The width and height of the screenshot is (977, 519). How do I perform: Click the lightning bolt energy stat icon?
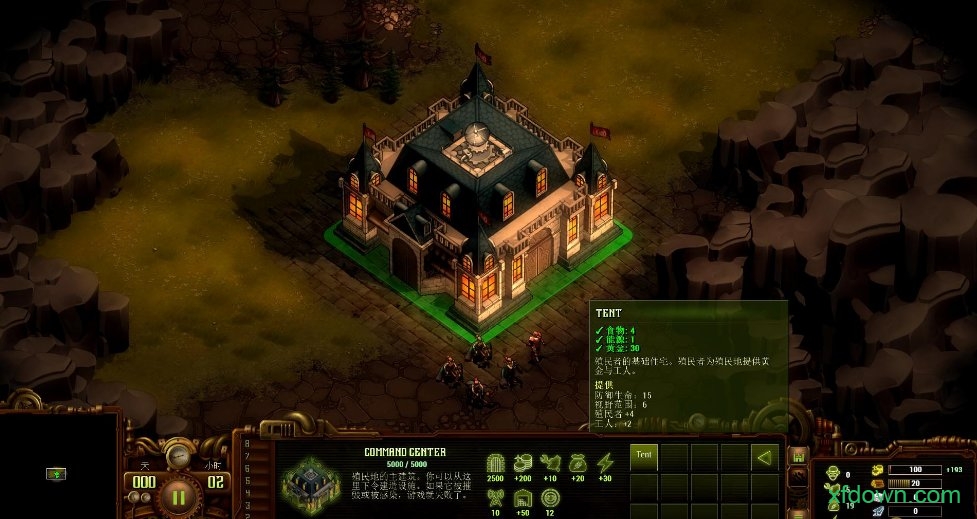pyautogui.click(x=605, y=463)
